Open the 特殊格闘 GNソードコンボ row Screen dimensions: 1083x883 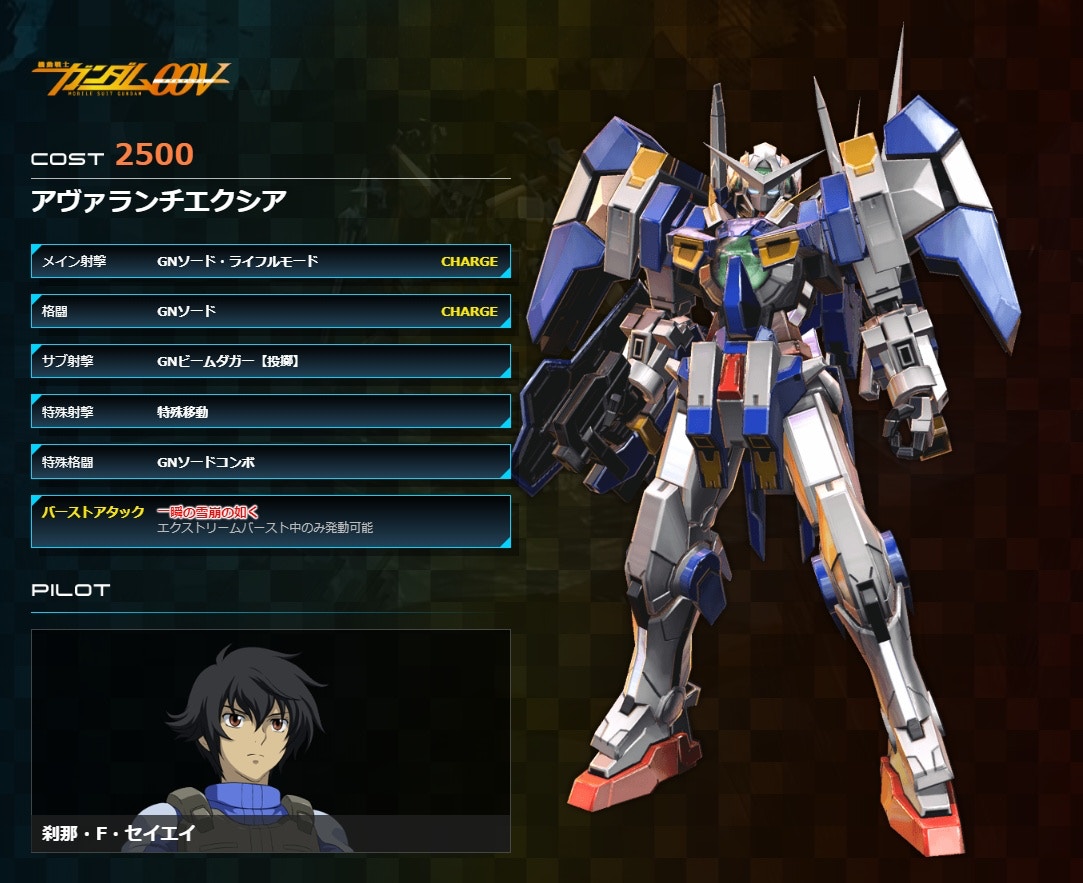[270, 462]
